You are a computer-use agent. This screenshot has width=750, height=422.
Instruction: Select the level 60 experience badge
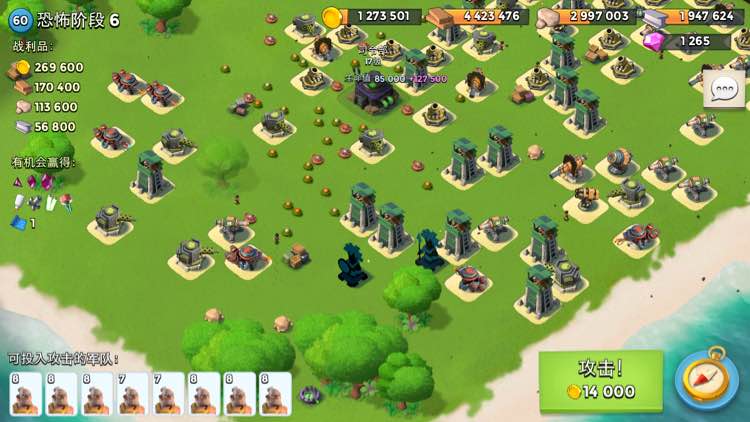coord(19,20)
